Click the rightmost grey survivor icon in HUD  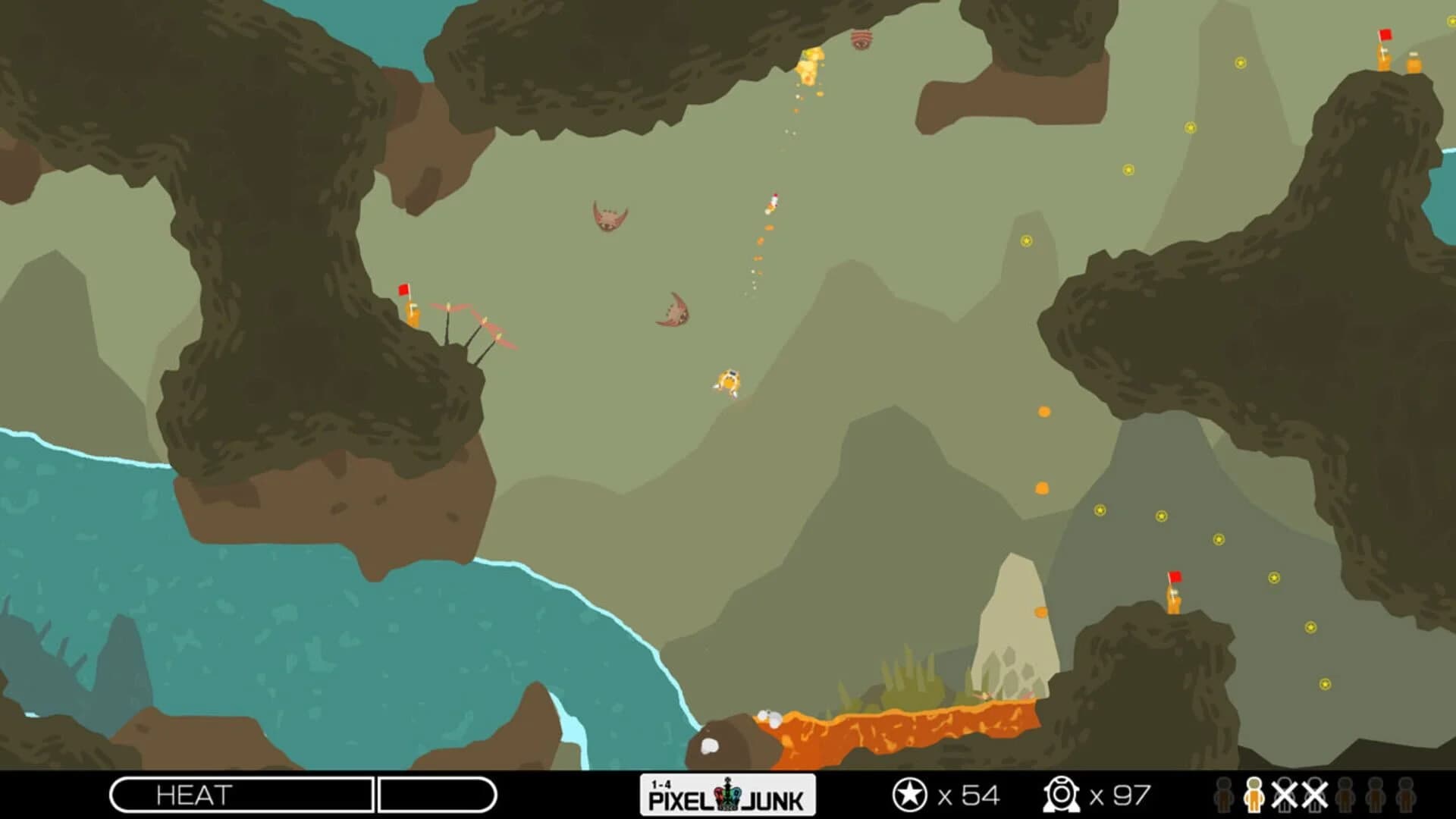(x=1406, y=795)
